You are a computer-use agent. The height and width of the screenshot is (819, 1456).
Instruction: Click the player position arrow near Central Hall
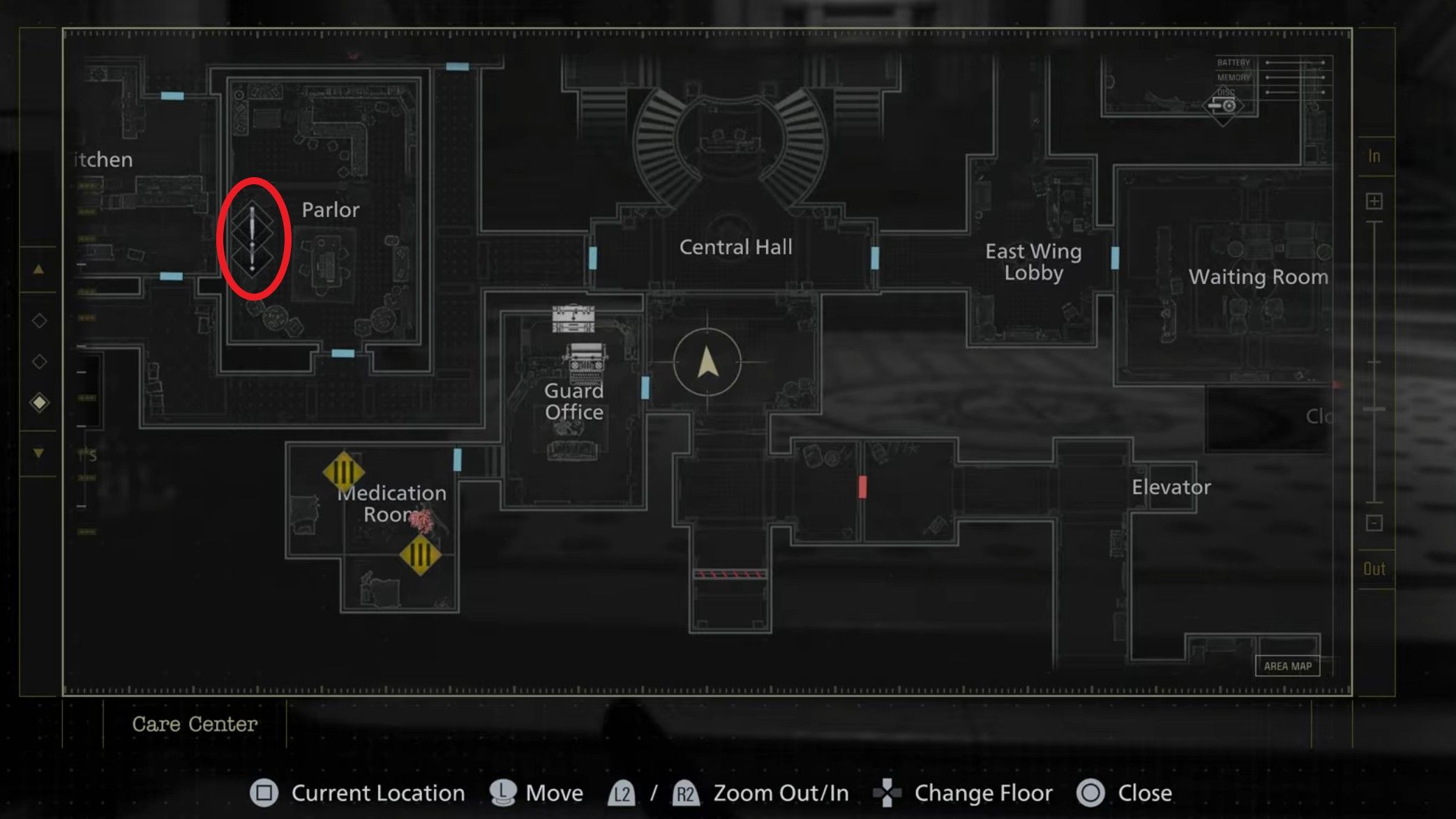tap(707, 363)
